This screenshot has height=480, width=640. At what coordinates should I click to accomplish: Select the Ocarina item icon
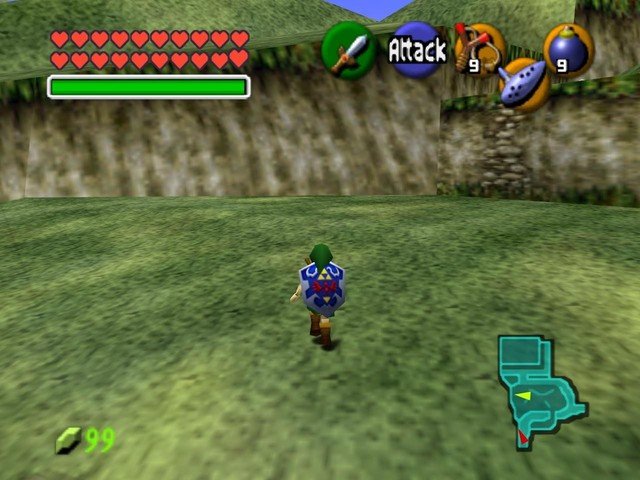point(524,85)
